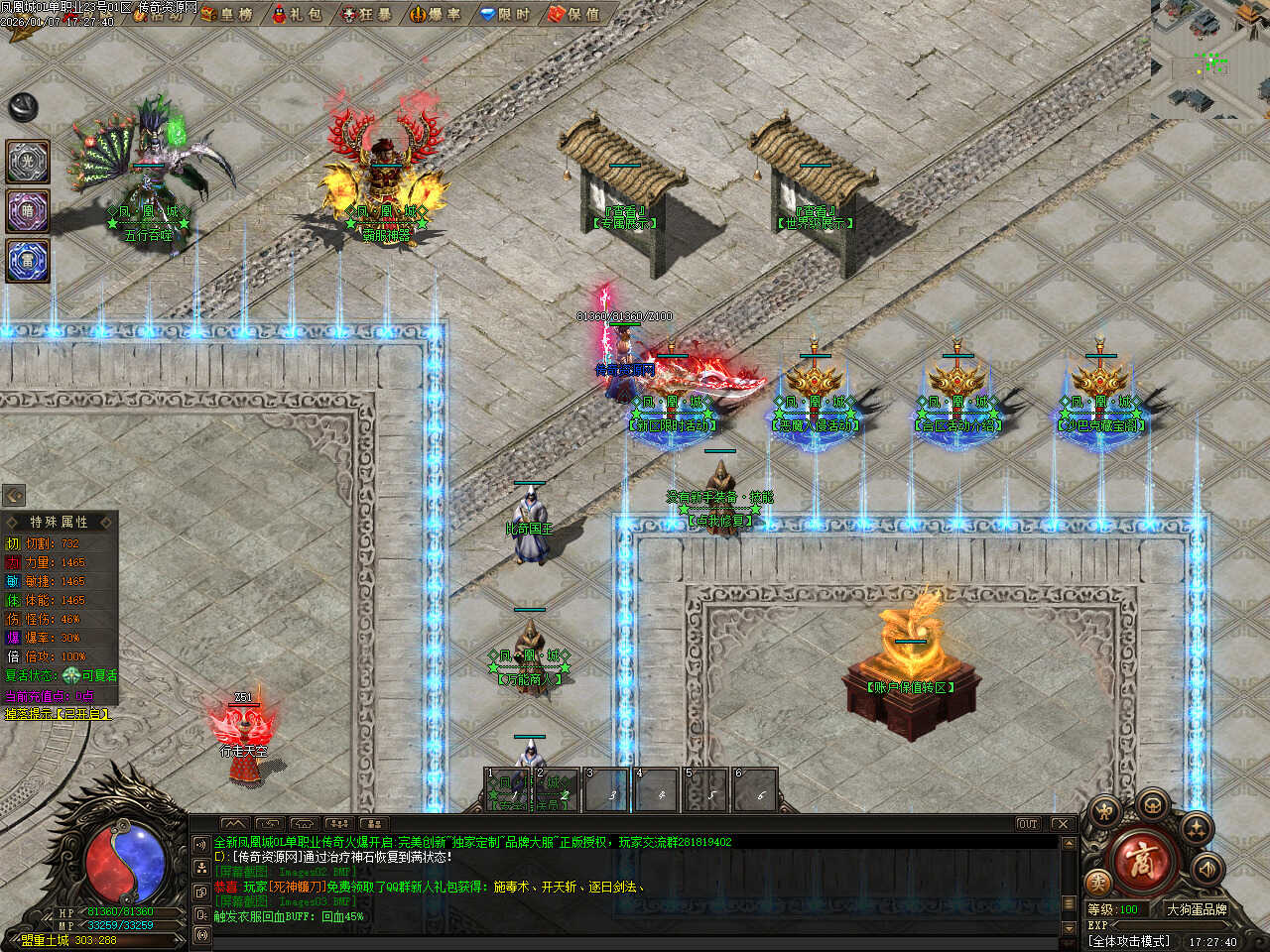Open the 爆率 drop rate menu
The width and height of the screenshot is (1270, 952).
pos(435,14)
